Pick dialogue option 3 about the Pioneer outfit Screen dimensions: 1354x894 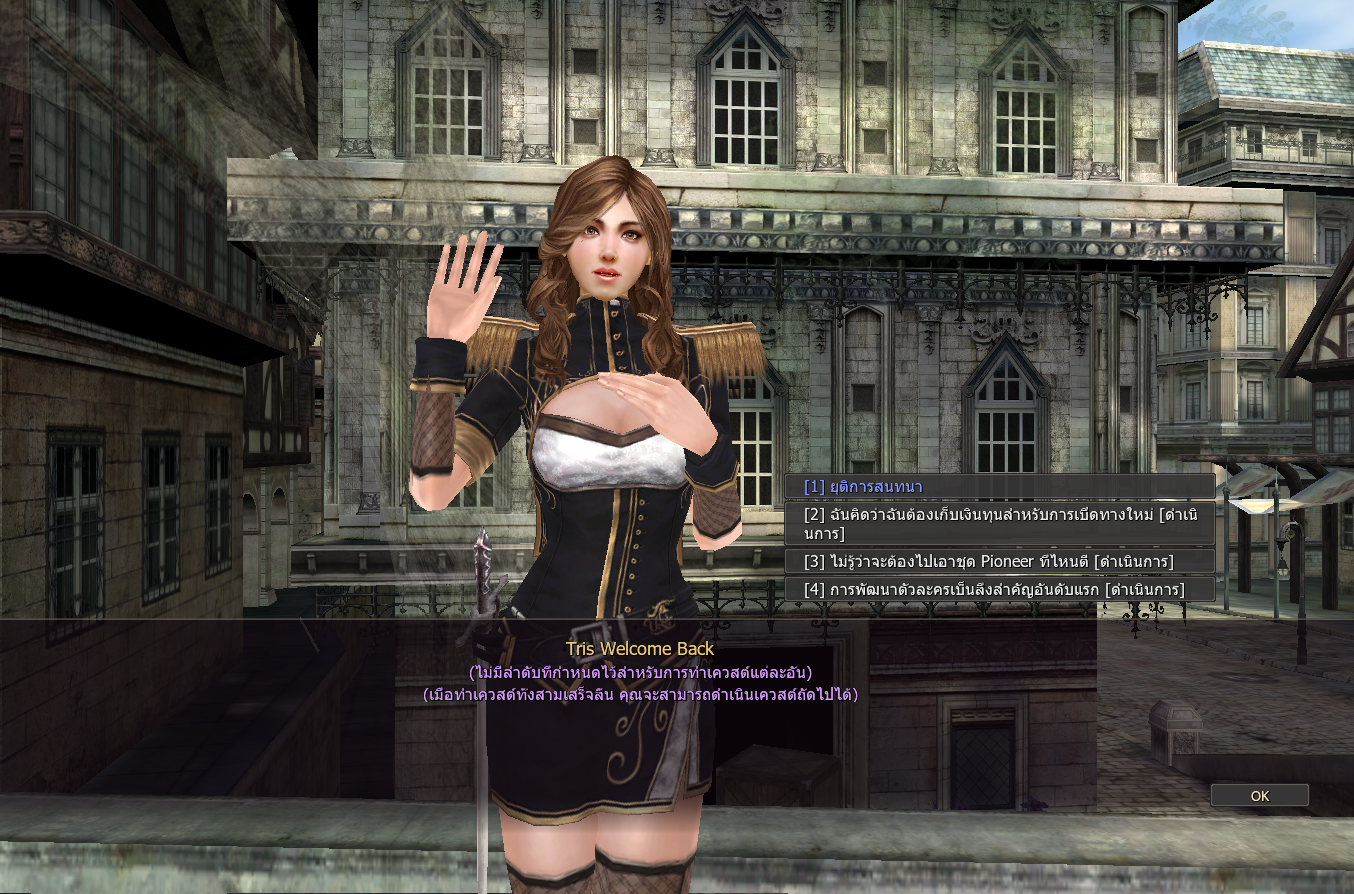pyautogui.click(x=1000, y=561)
